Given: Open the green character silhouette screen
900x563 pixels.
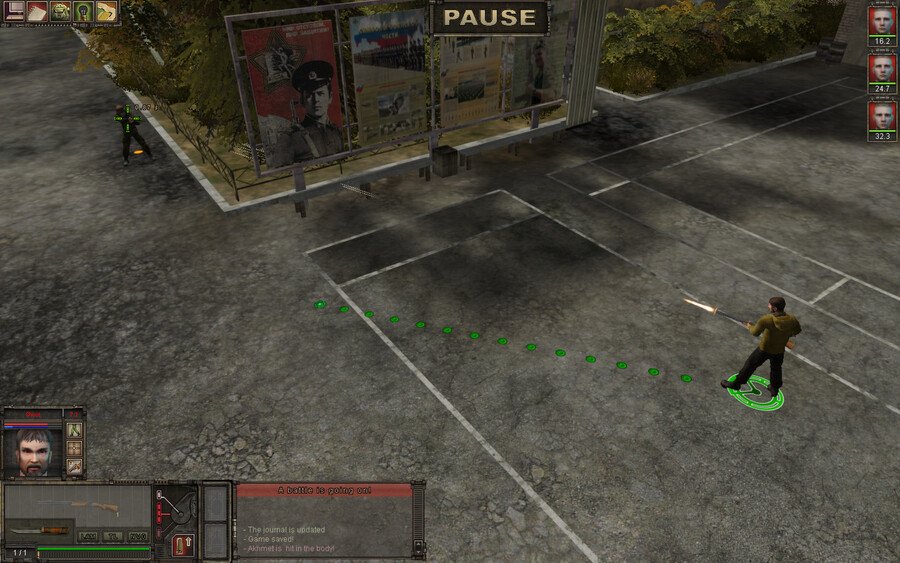Looking at the screenshot, I should pyautogui.click(x=83, y=11).
